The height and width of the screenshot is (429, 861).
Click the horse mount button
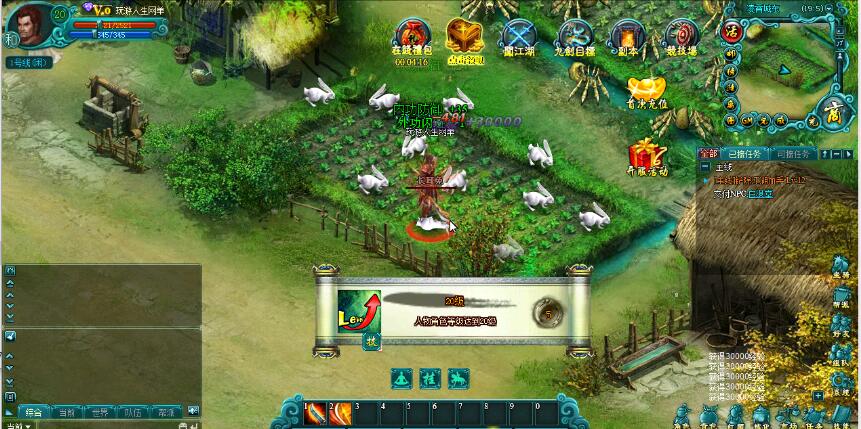458,378
